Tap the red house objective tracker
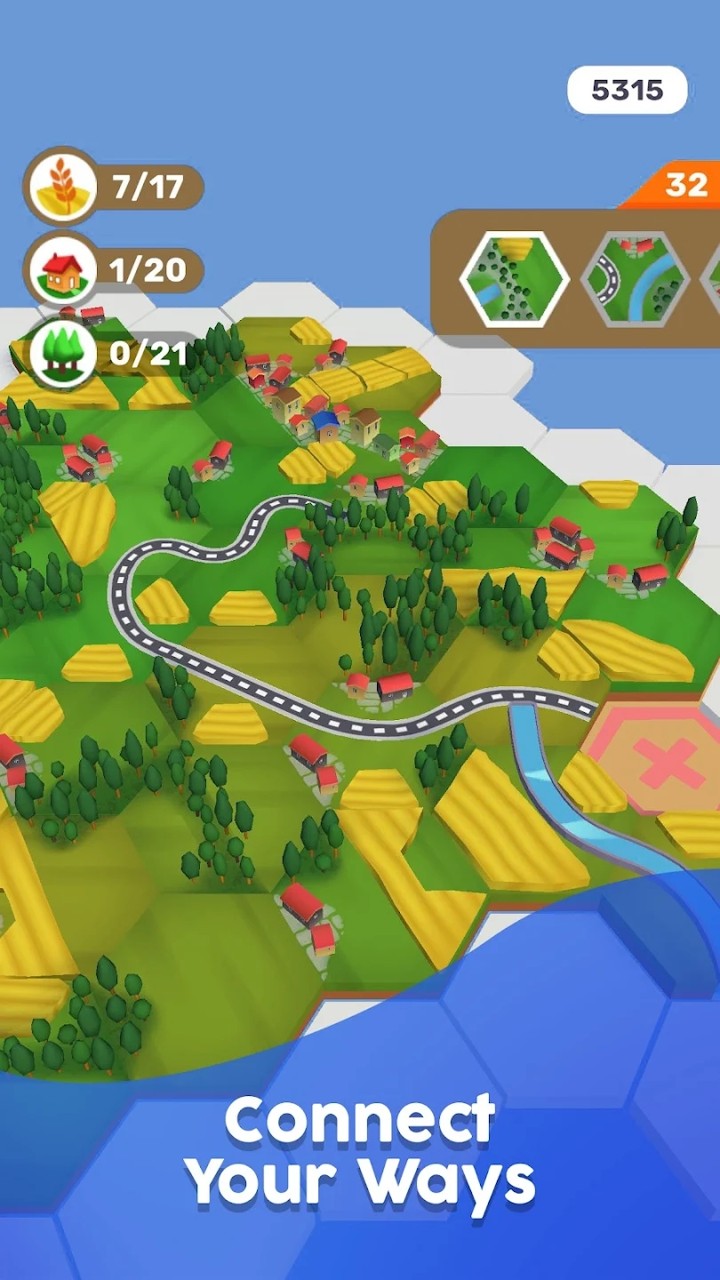Viewport: 720px width, 1280px height. click(x=114, y=270)
